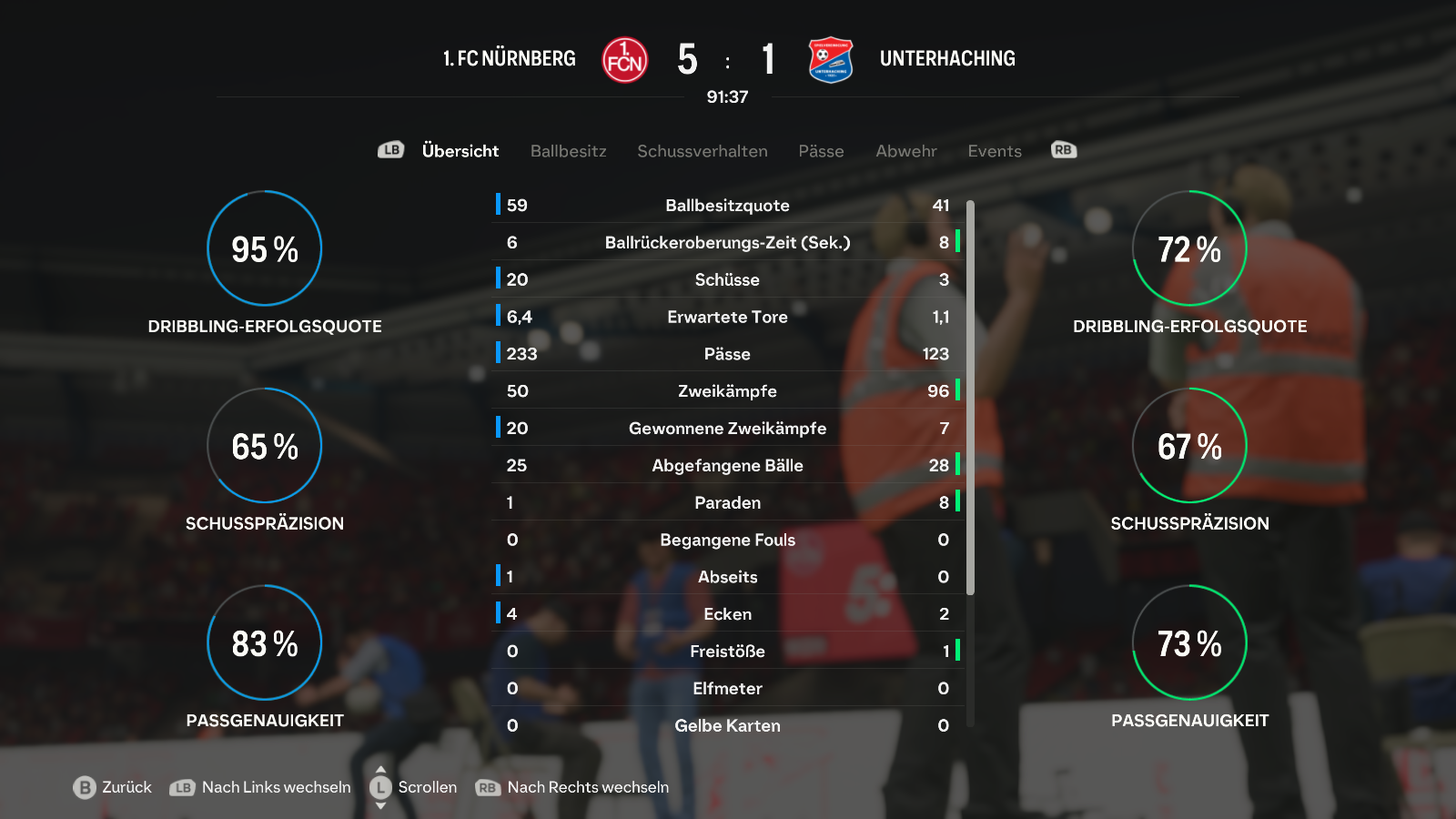Viewport: 1456px width, 819px height.
Task: Select the Pässe tab
Action: pyautogui.click(x=821, y=151)
